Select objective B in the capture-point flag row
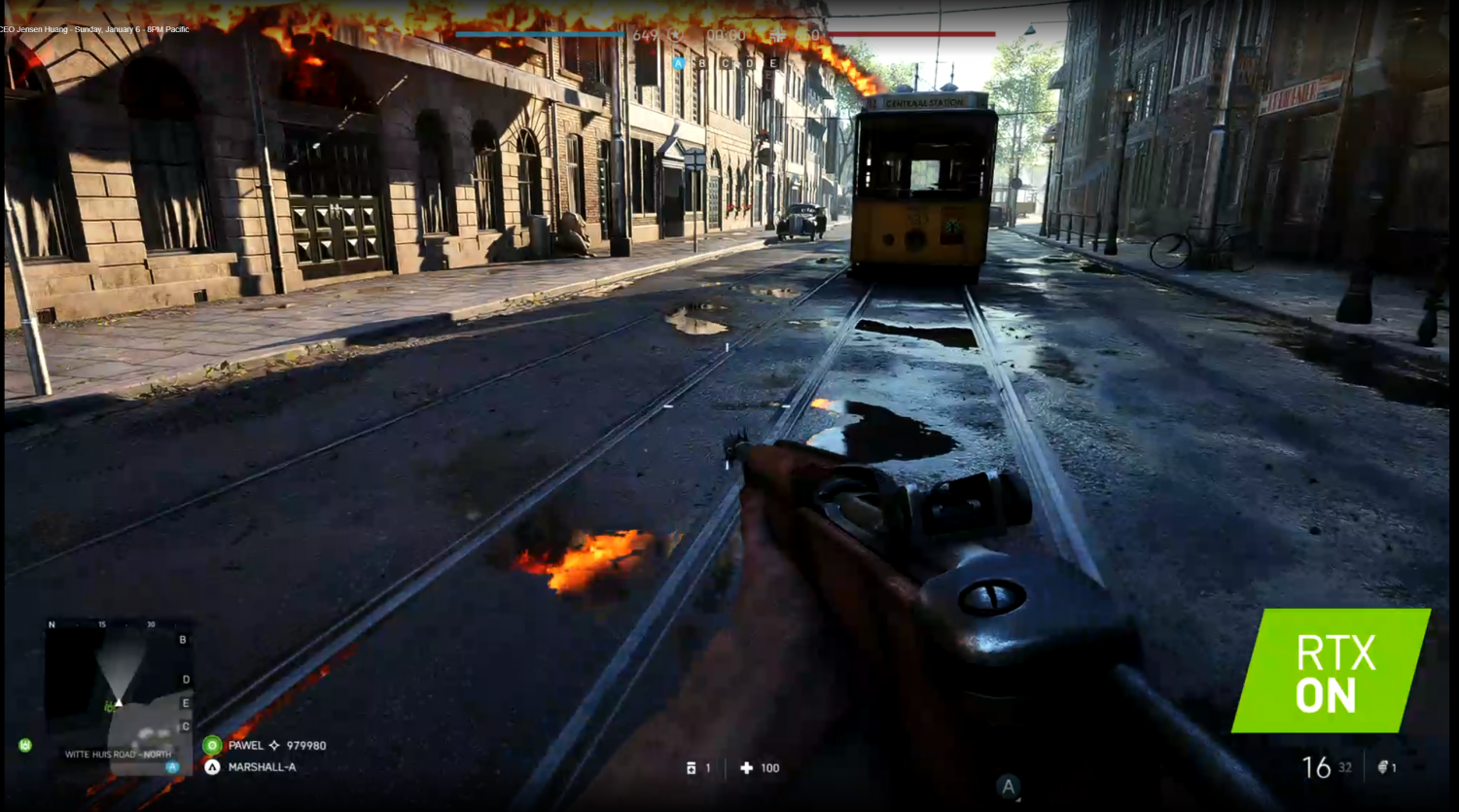Viewport: 1459px width, 812px height. click(702, 63)
